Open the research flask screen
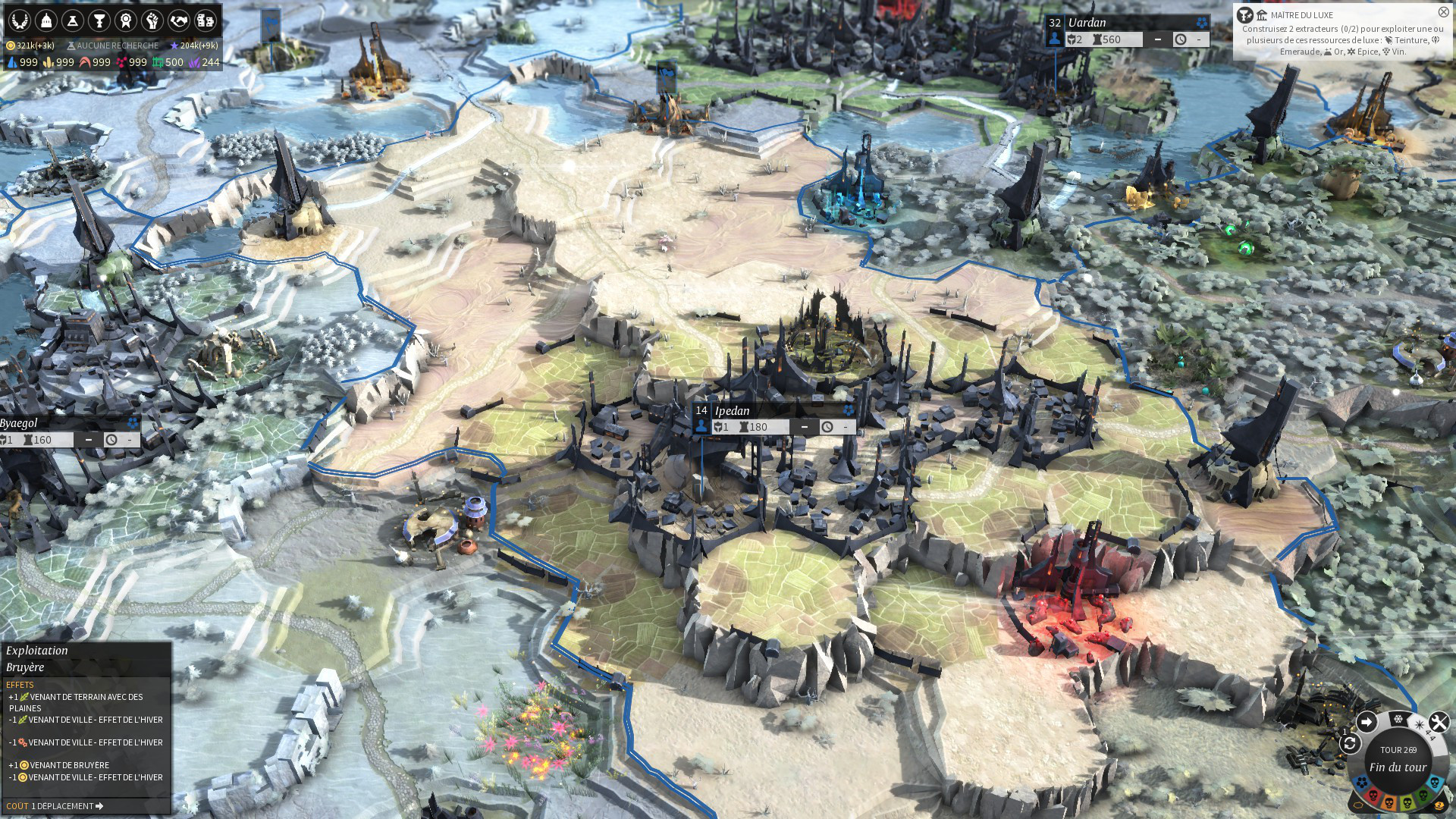1456x819 pixels. pyautogui.click(x=73, y=20)
